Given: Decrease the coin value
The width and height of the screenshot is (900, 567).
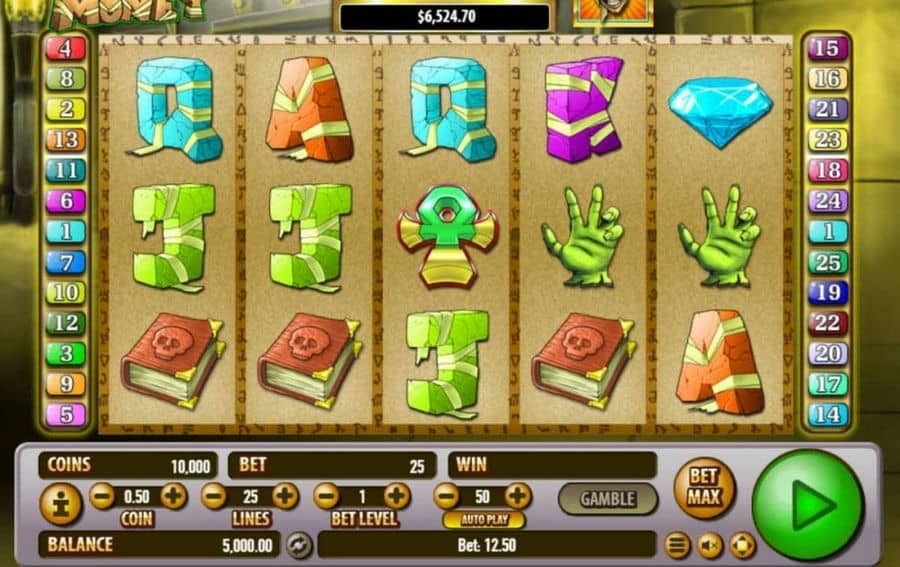Looking at the screenshot, I should (x=102, y=495).
